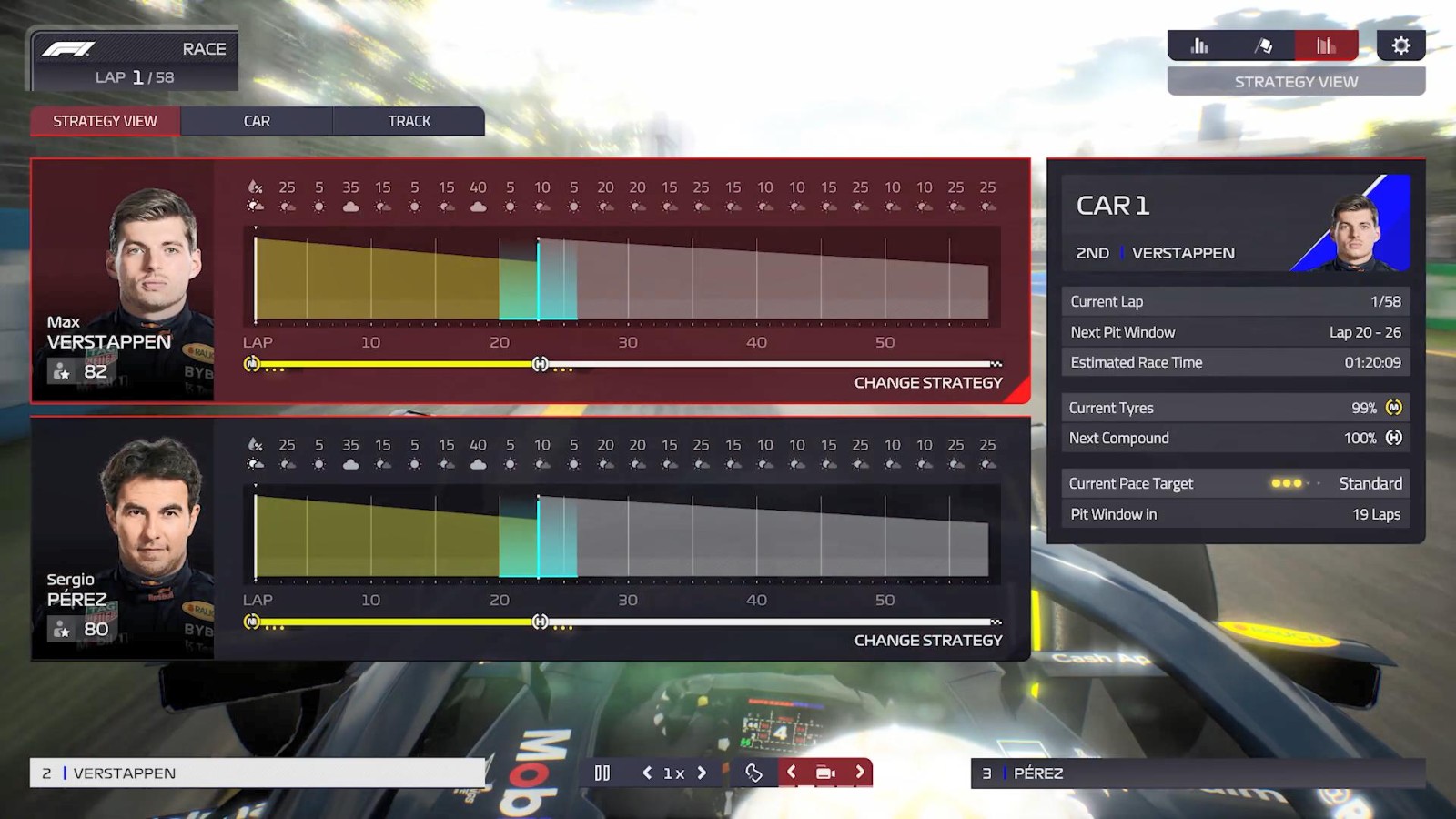This screenshot has height=819, width=1456.
Task: Click right chevron to cycle camera view
Action: point(858,772)
